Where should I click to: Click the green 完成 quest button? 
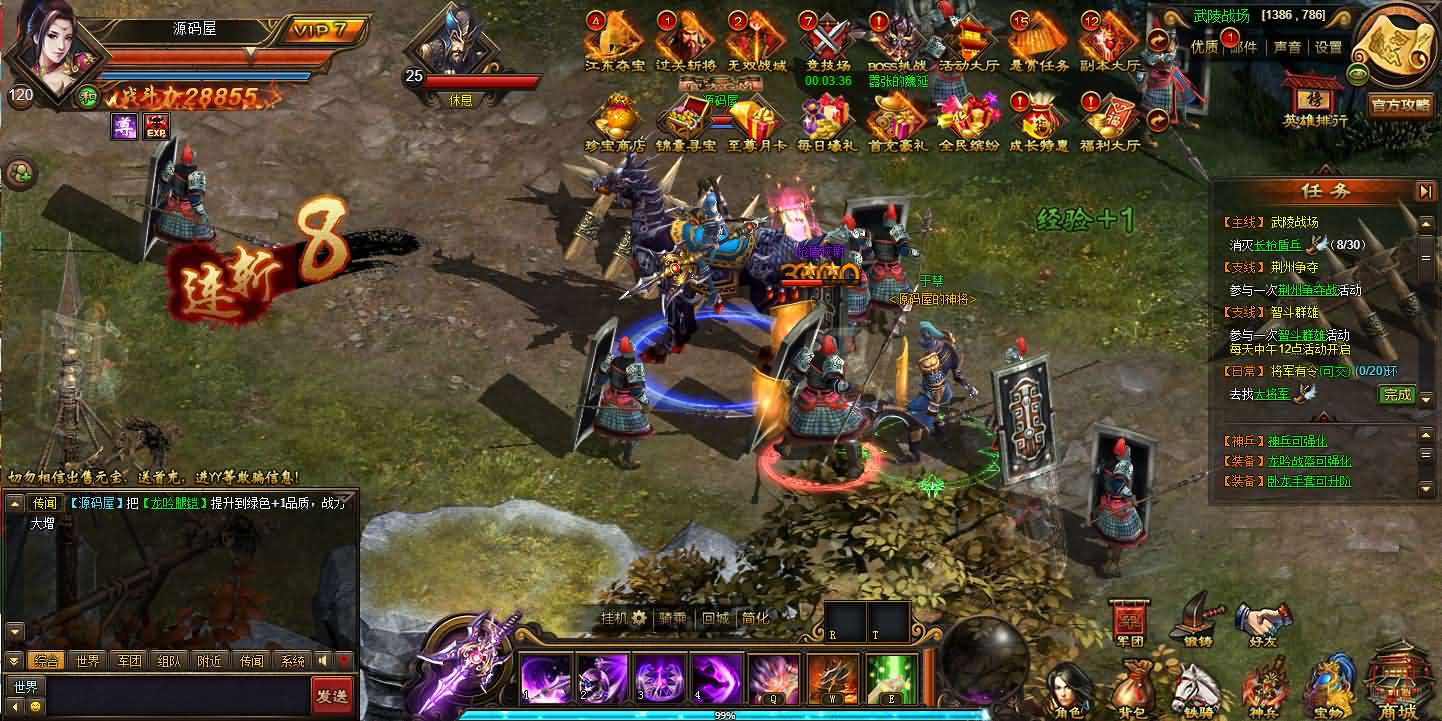tap(1396, 395)
